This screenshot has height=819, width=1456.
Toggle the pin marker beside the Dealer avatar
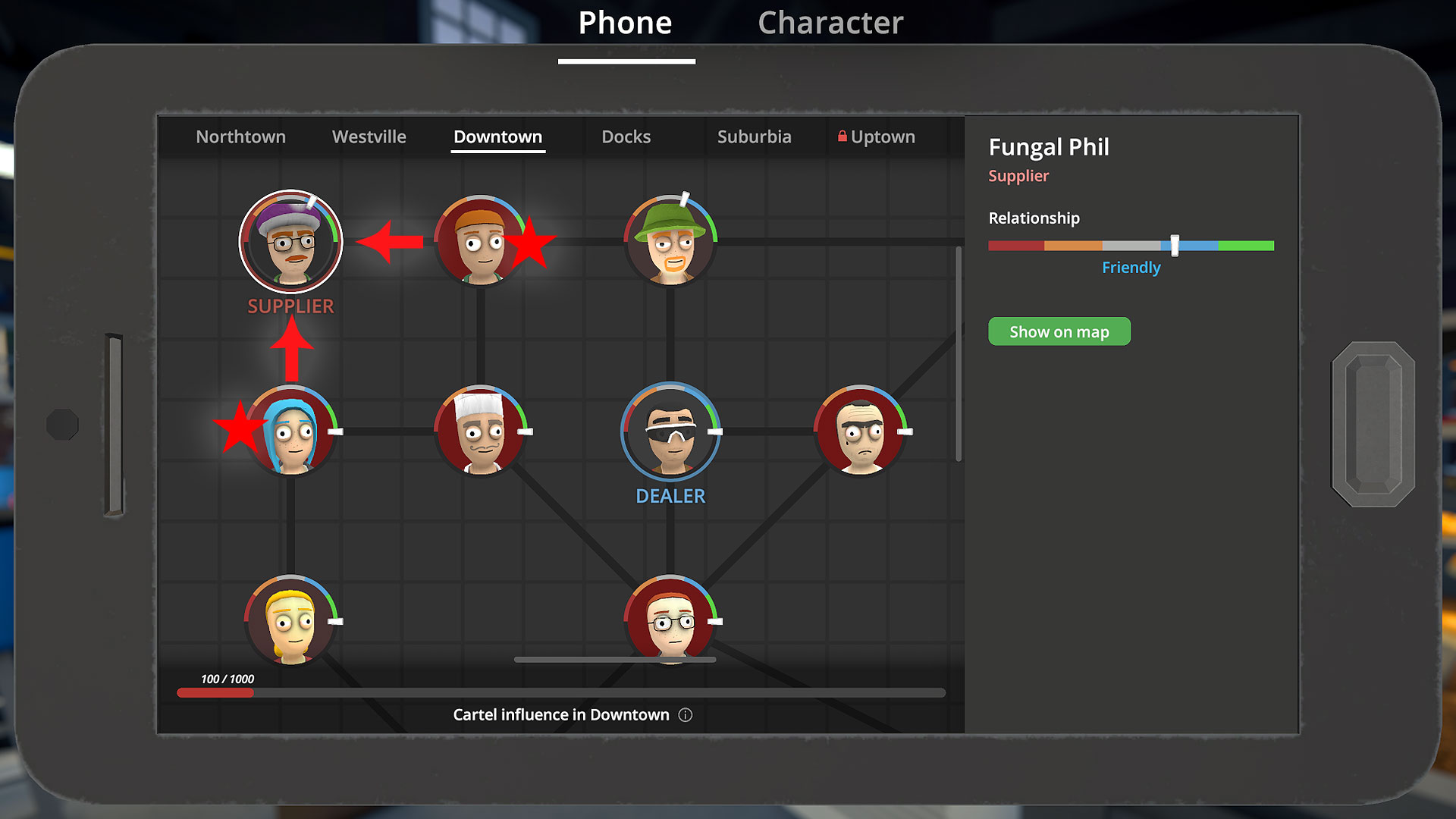pos(714,432)
